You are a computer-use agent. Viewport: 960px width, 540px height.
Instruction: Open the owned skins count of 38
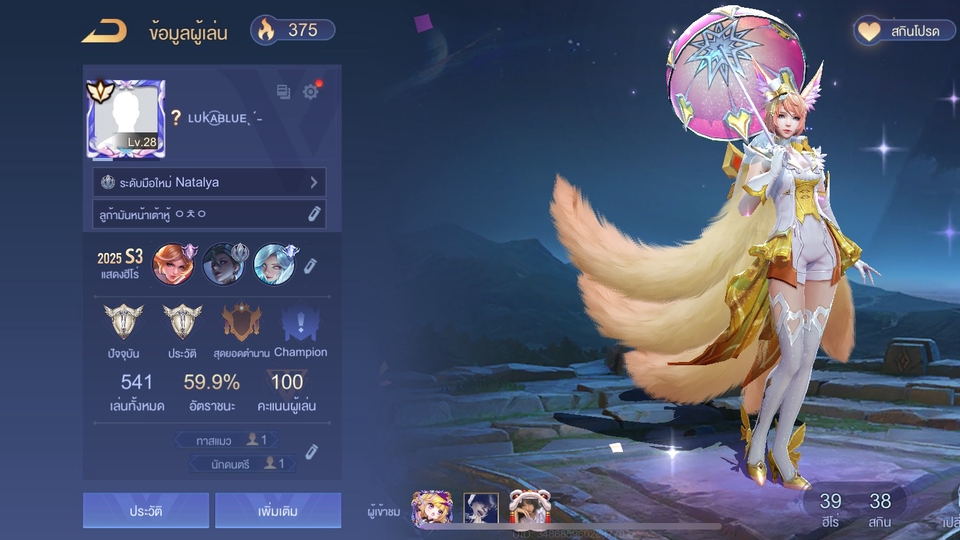[x=880, y=509]
